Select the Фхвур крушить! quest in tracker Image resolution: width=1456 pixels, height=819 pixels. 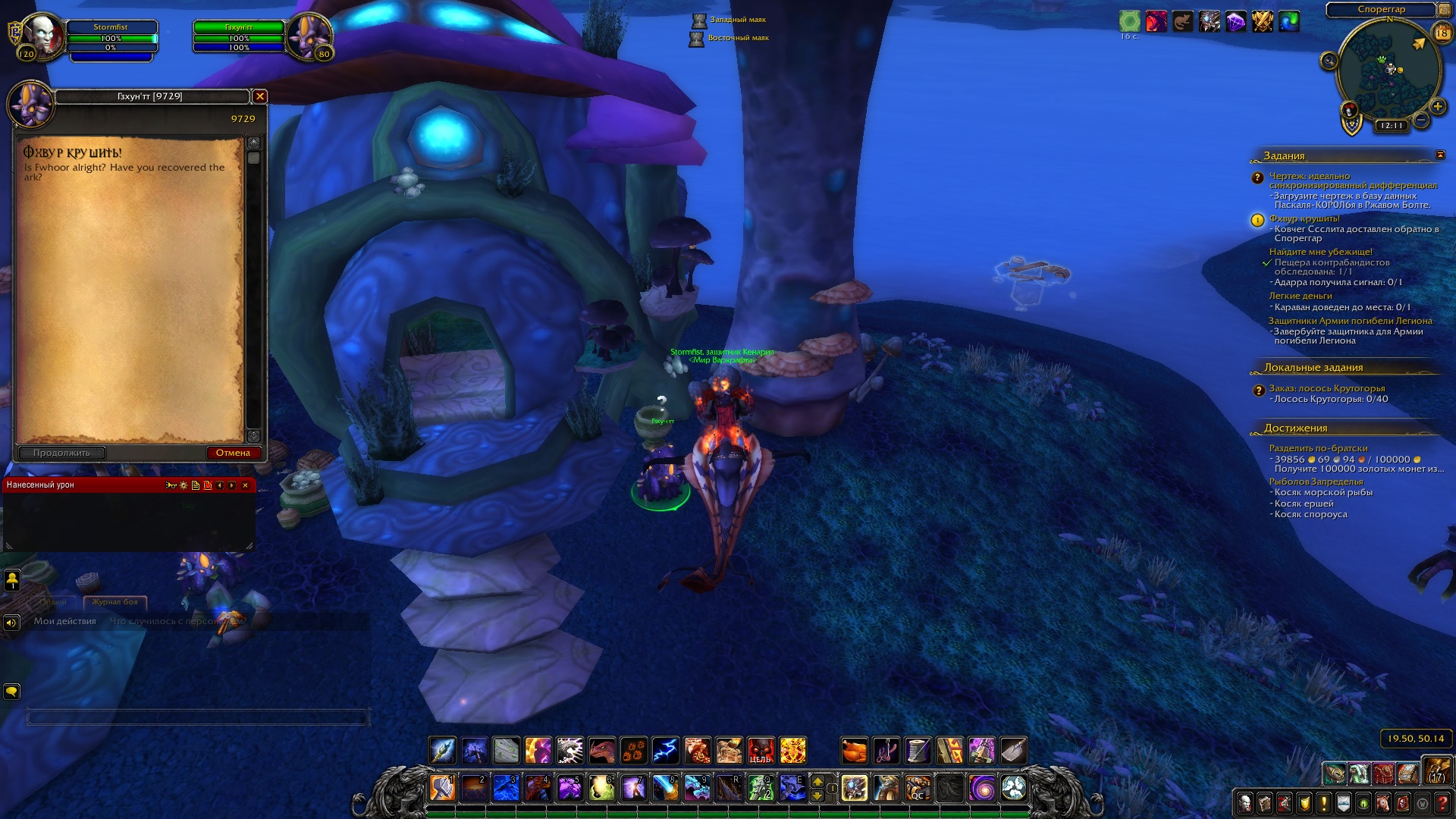[x=1304, y=218]
